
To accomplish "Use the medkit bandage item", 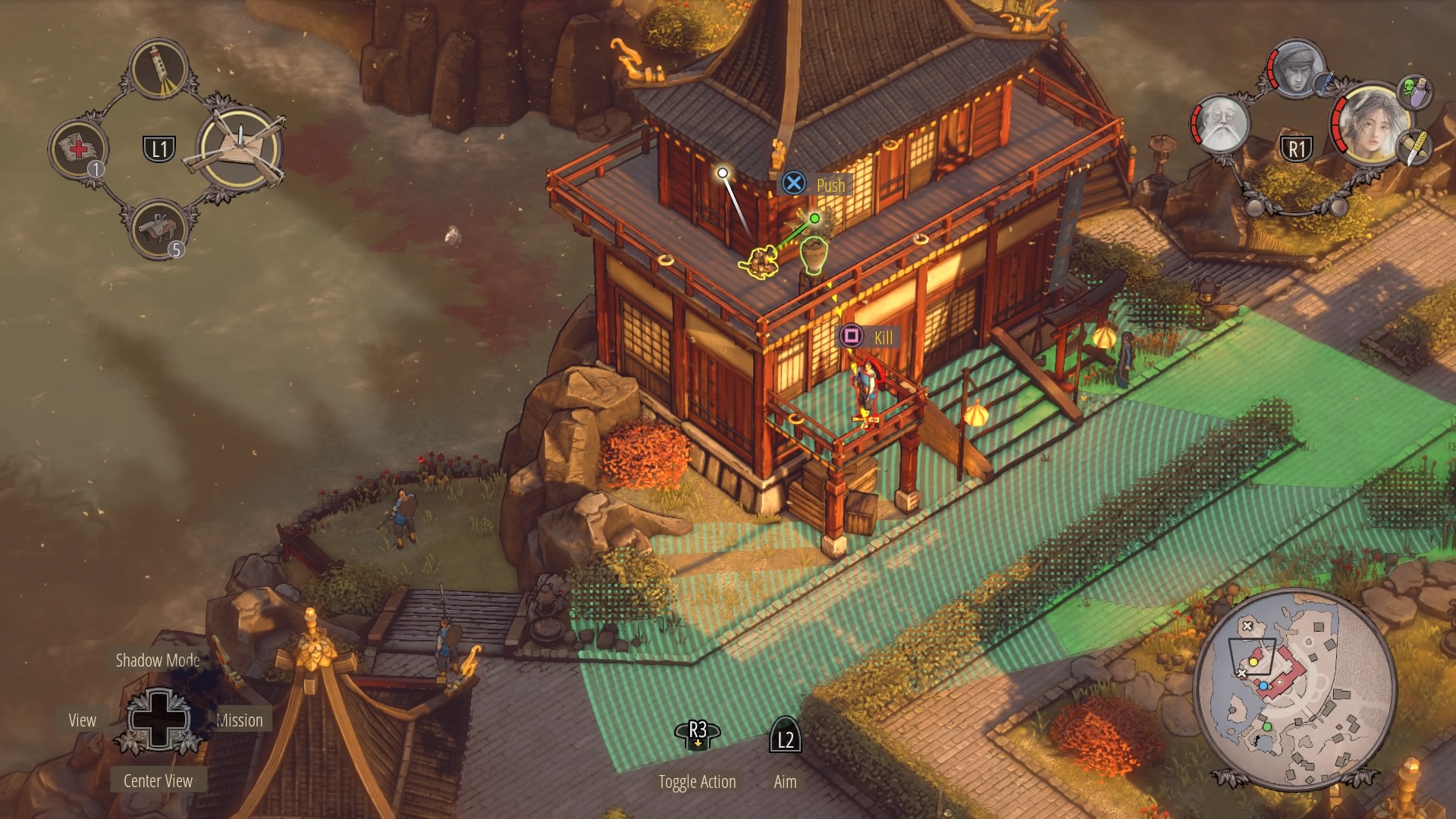I will coord(78,149).
